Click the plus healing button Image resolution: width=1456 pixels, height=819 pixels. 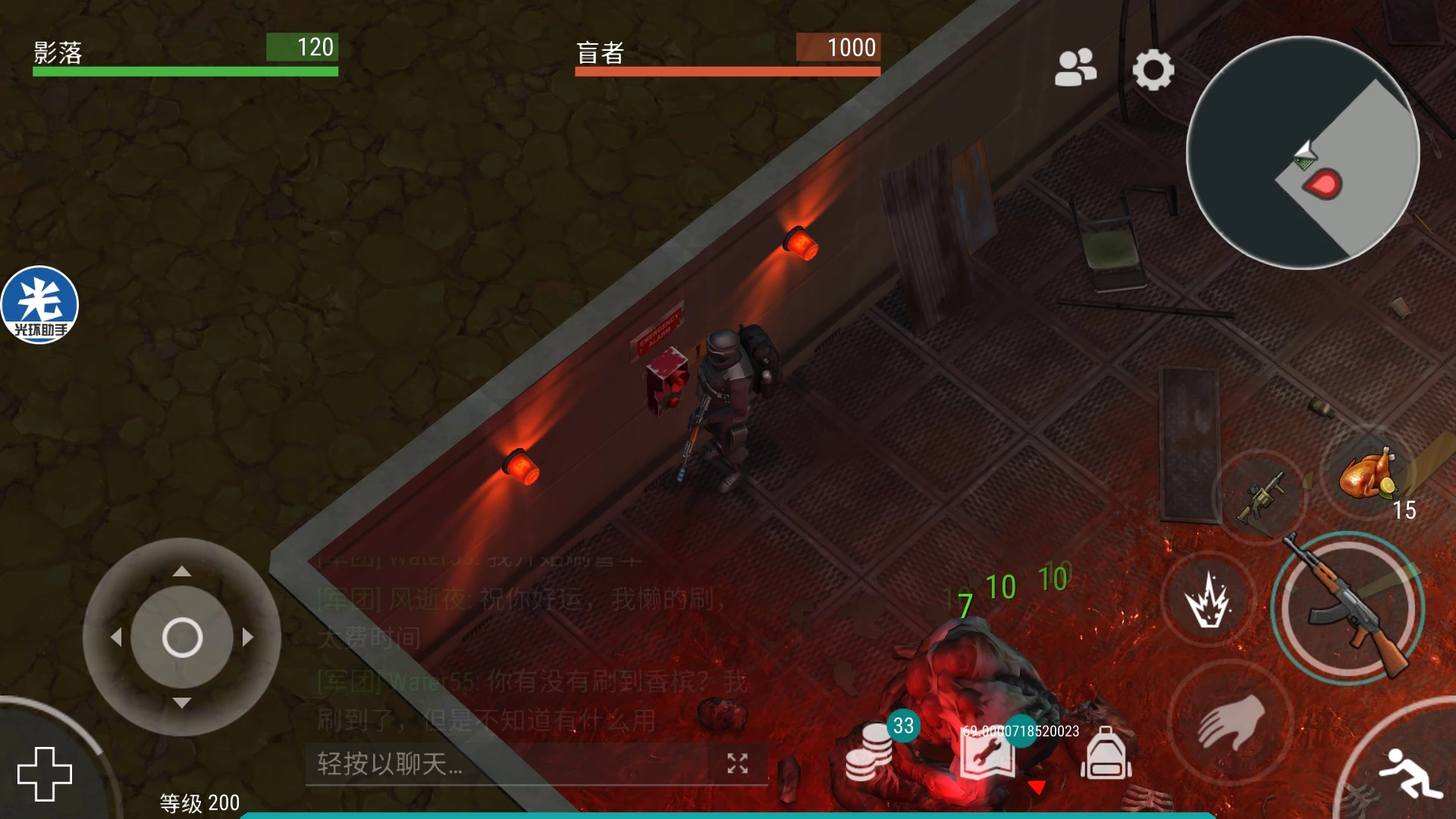click(45, 773)
